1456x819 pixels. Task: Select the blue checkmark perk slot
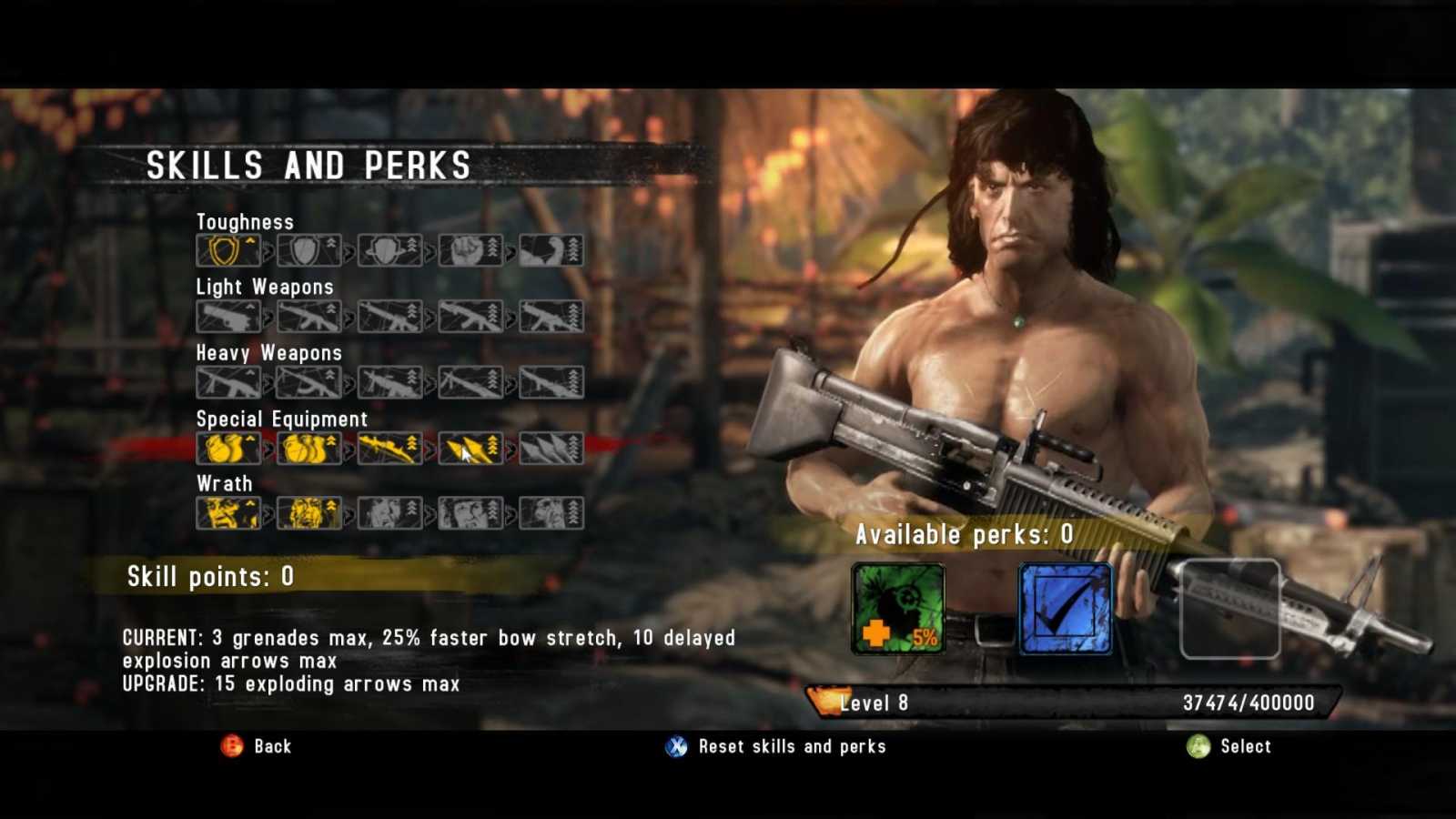[1066, 608]
